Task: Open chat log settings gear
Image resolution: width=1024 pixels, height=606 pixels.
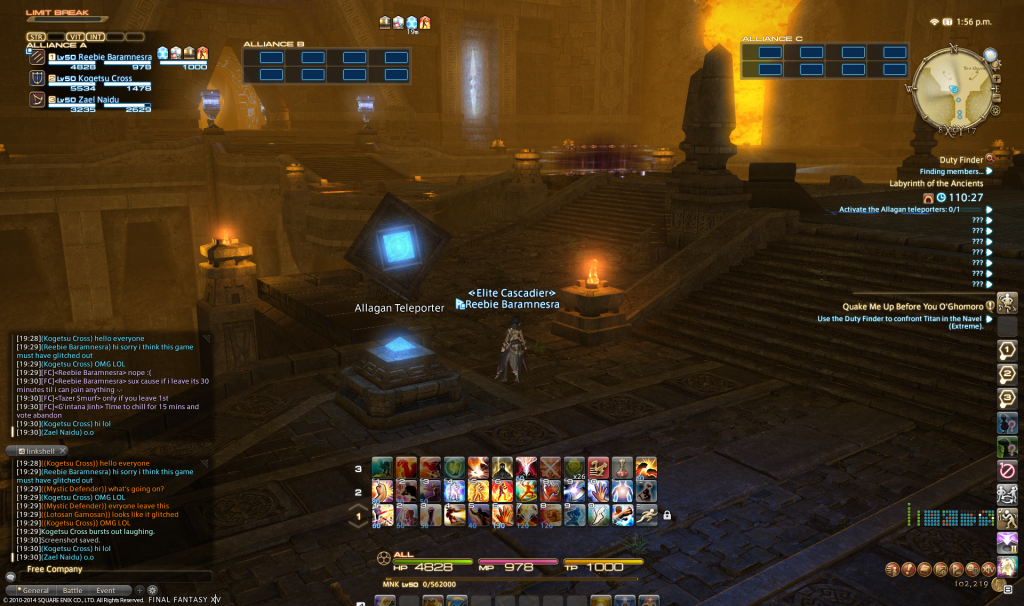Action: (152, 590)
